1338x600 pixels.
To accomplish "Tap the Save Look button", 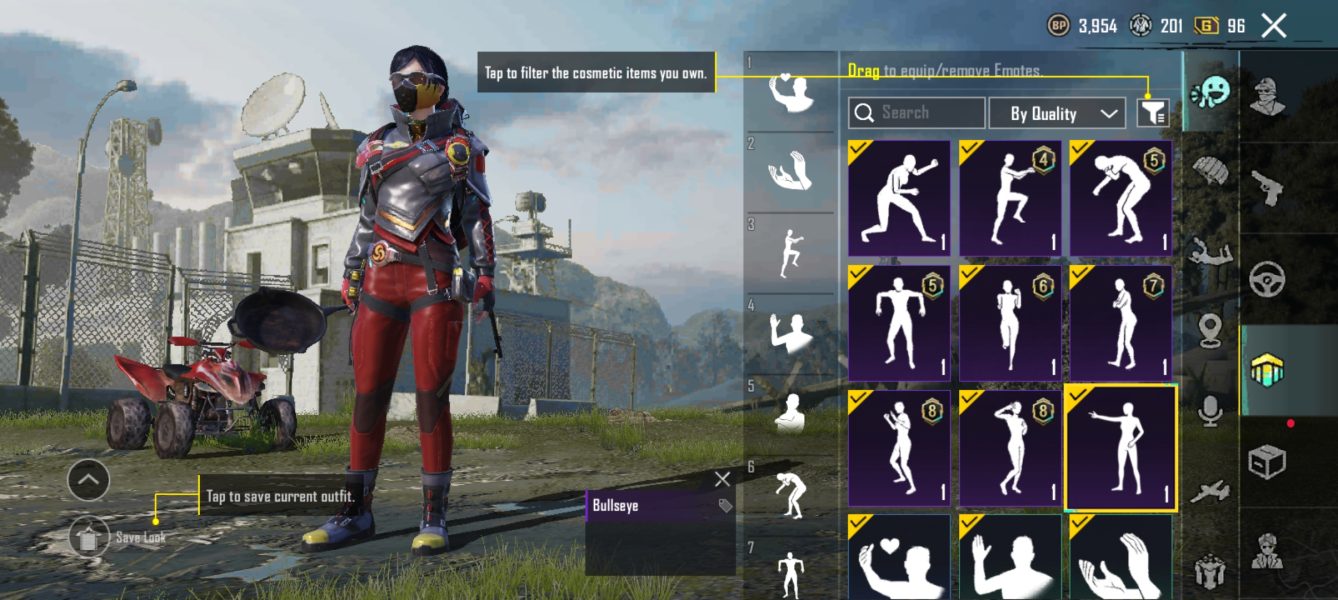I will [90, 537].
